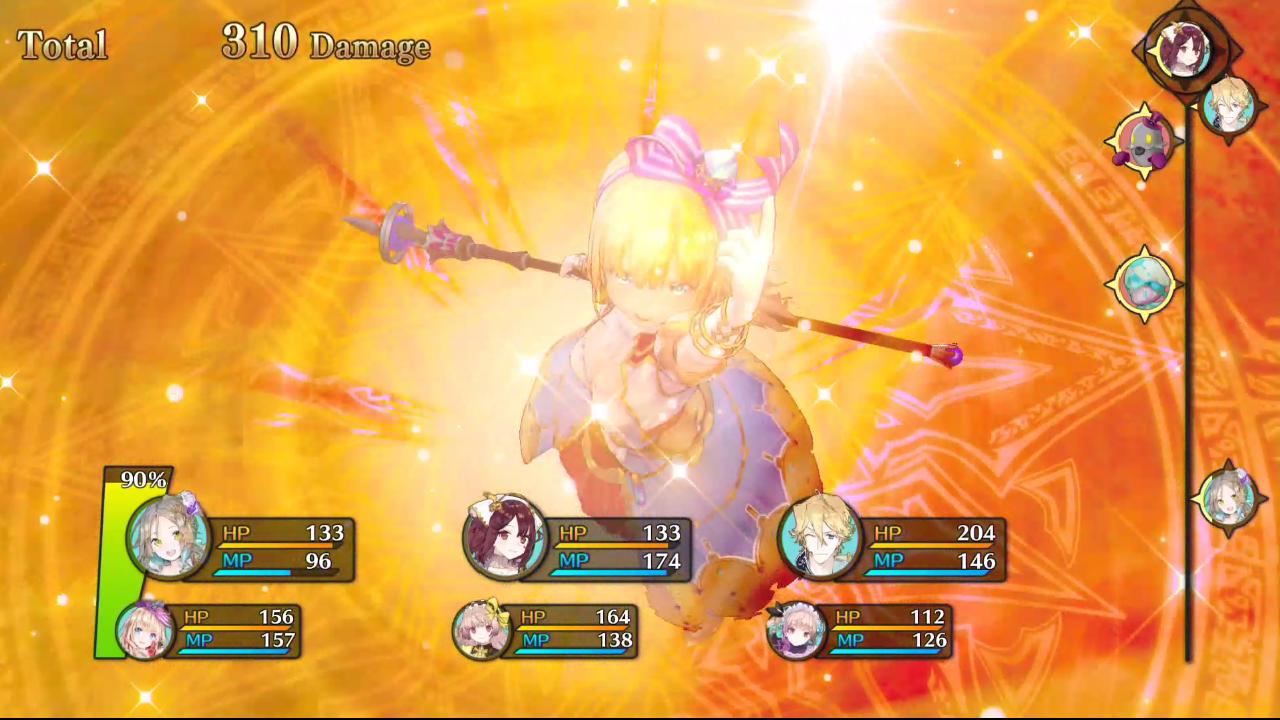Select the teal ghost enemy turn marker
Screen dimensions: 1280x720
coord(1144,285)
